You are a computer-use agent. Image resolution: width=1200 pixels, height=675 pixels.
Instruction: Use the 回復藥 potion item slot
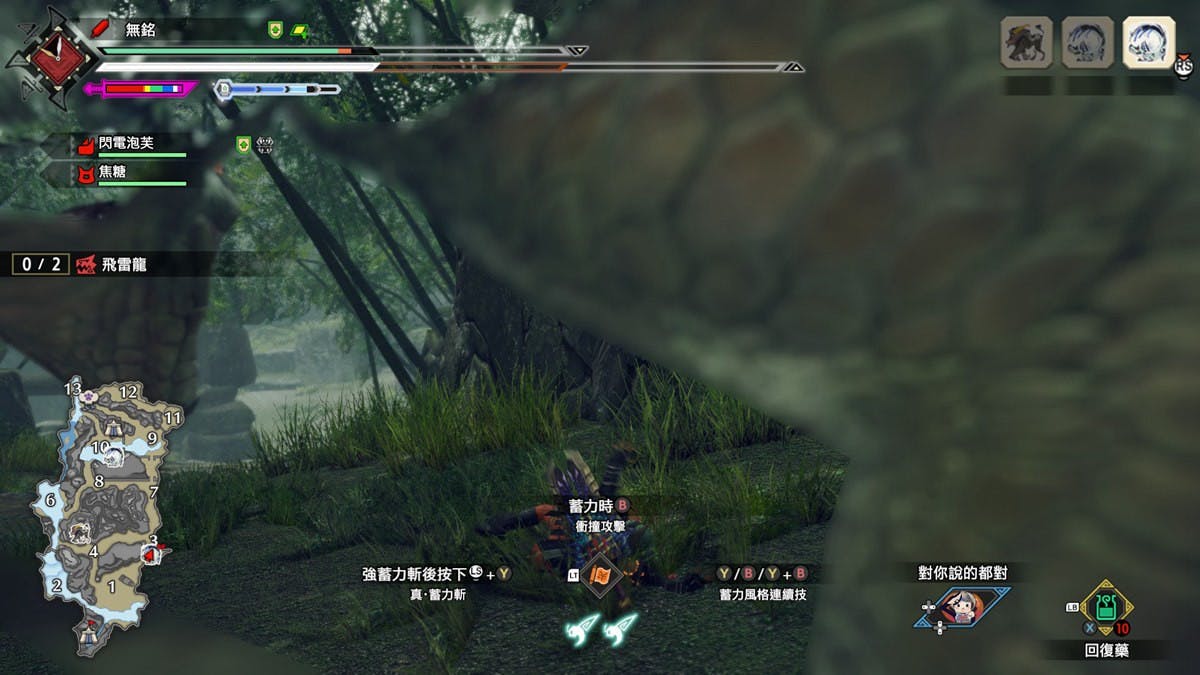point(1106,607)
